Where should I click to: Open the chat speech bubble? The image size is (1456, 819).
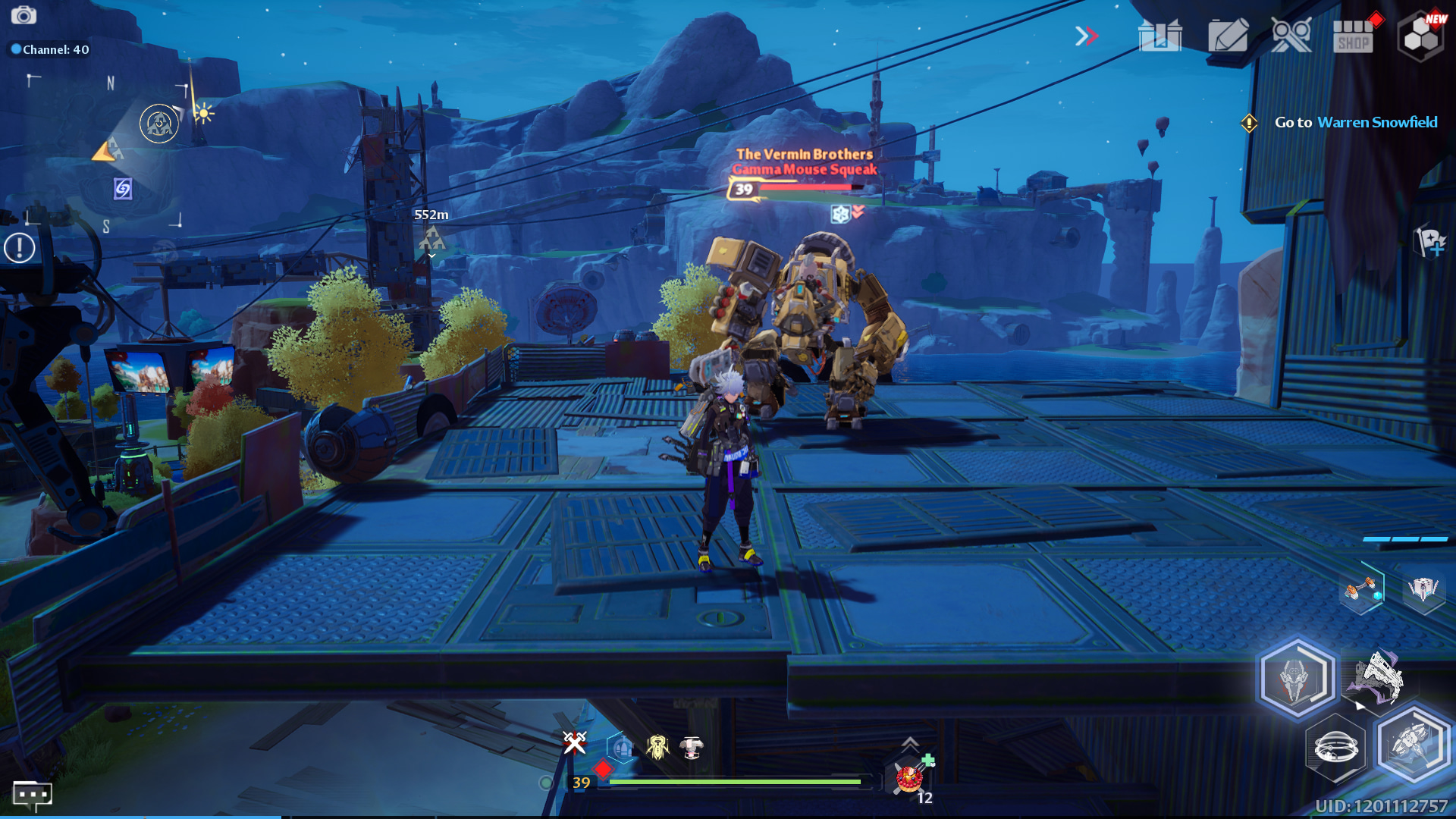point(33,795)
